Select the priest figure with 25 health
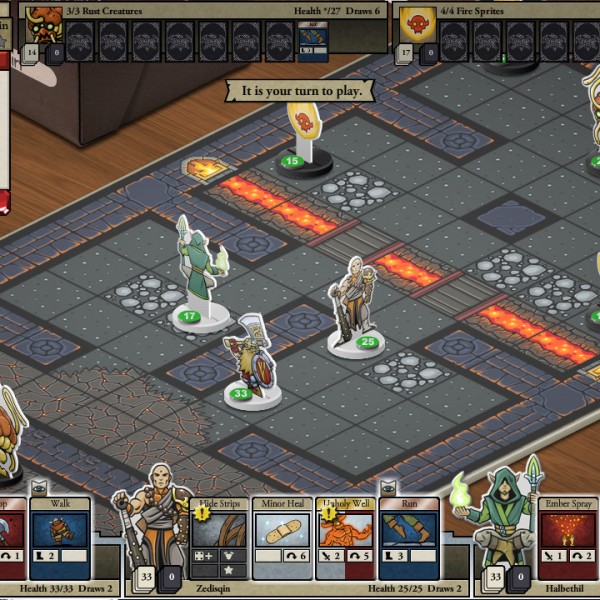 (356, 300)
